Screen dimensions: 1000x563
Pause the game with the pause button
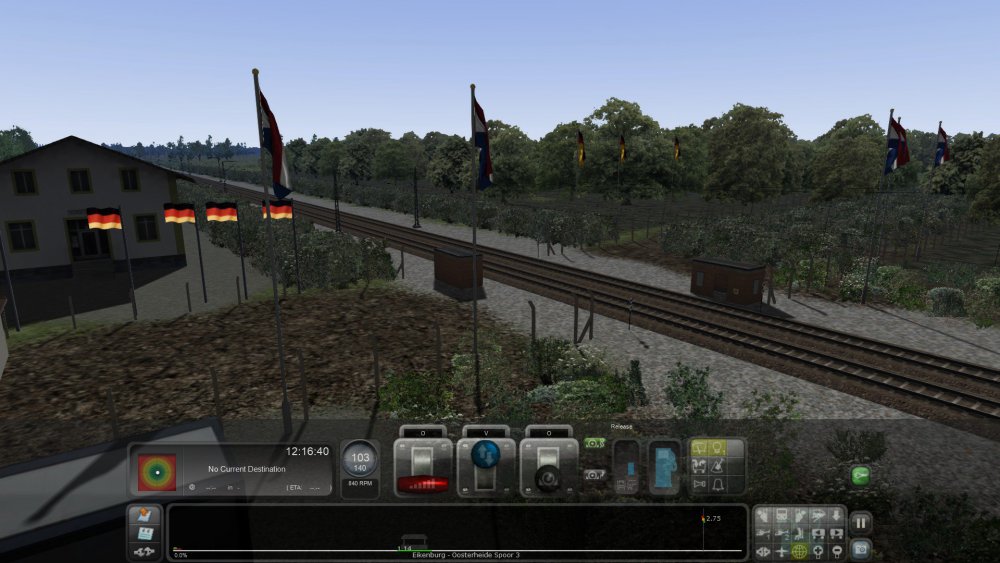click(860, 522)
